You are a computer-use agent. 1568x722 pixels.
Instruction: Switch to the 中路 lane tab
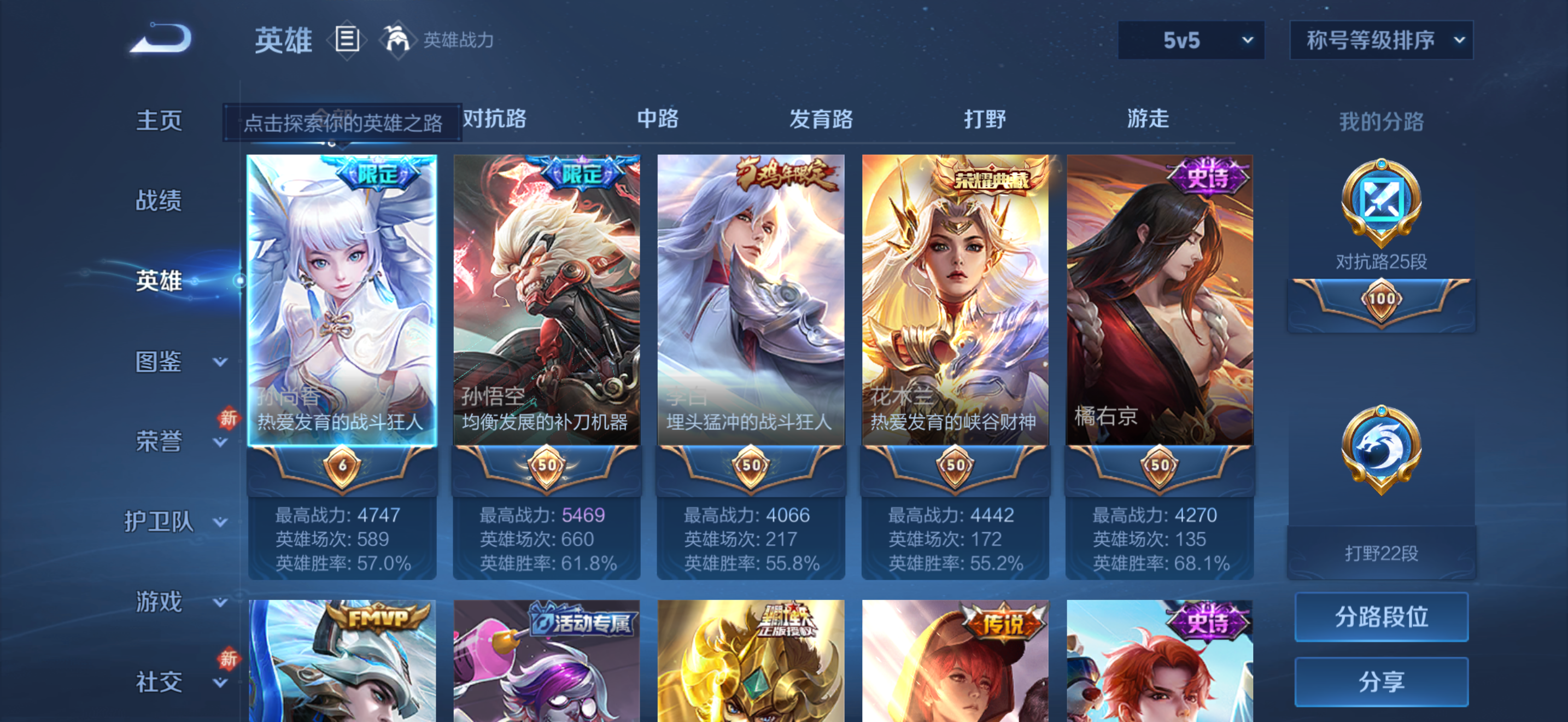[659, 120]
